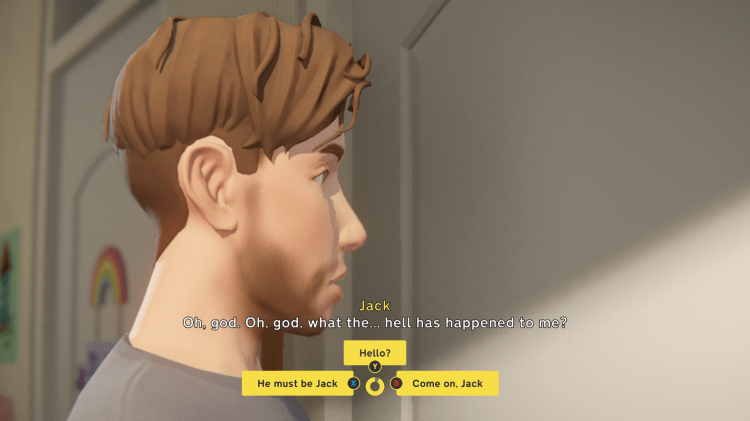The height and width of the screenshot is (421, 750).
Task: Choose the "Hello?" dialogue option
Action: 374,352
